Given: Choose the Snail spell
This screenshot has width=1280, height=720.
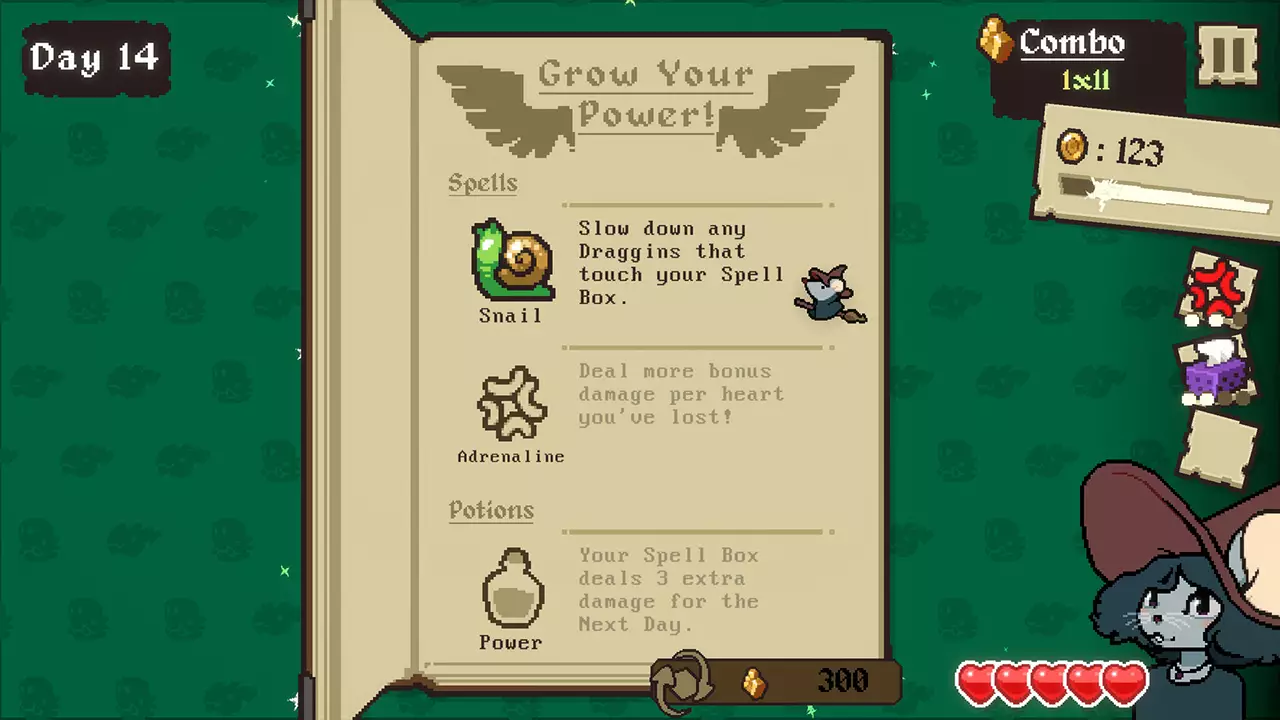Looking at the screenshot, I should click(513, 262).
